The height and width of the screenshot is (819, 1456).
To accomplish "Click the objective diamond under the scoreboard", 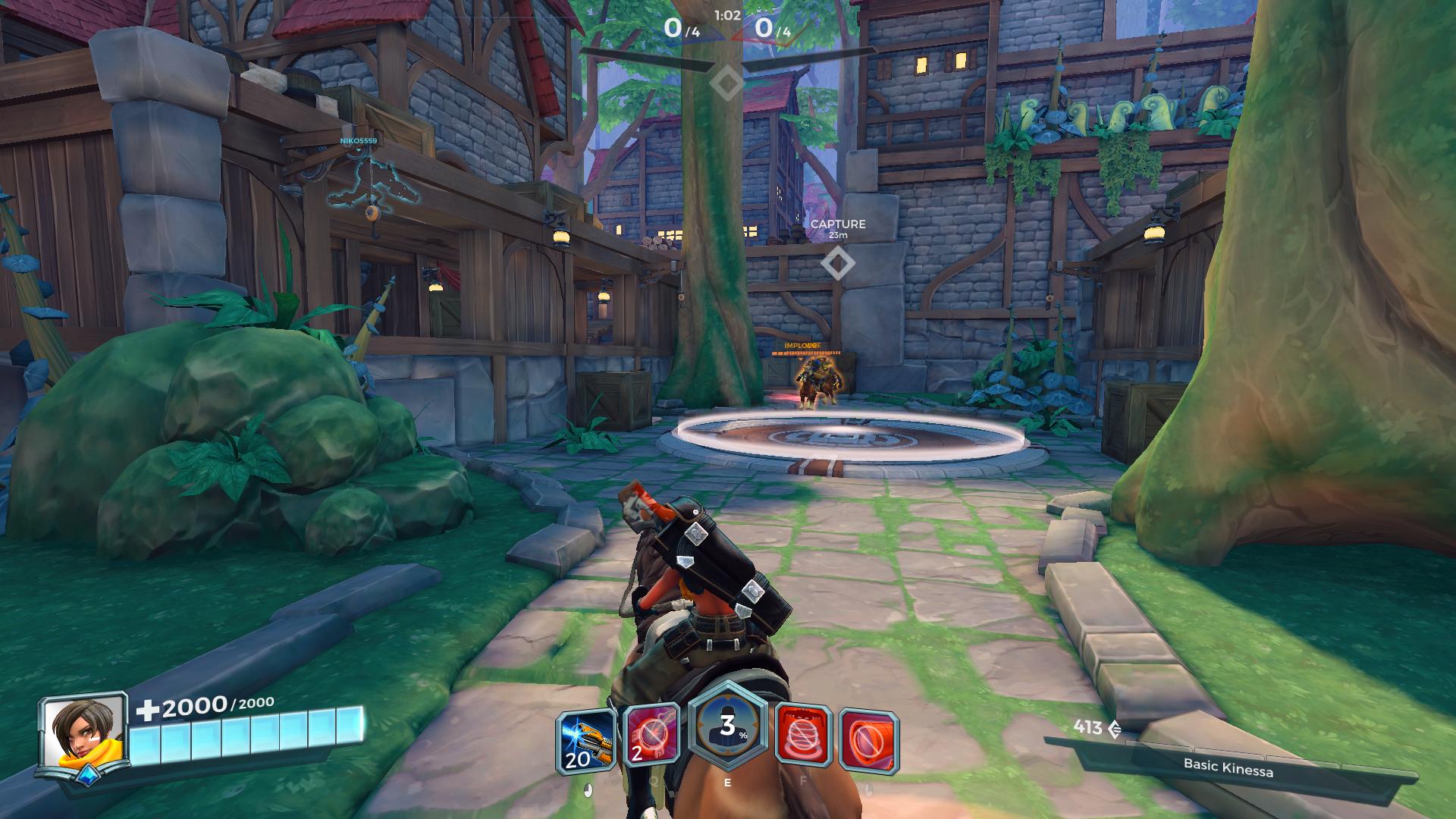I will point(727,83).
